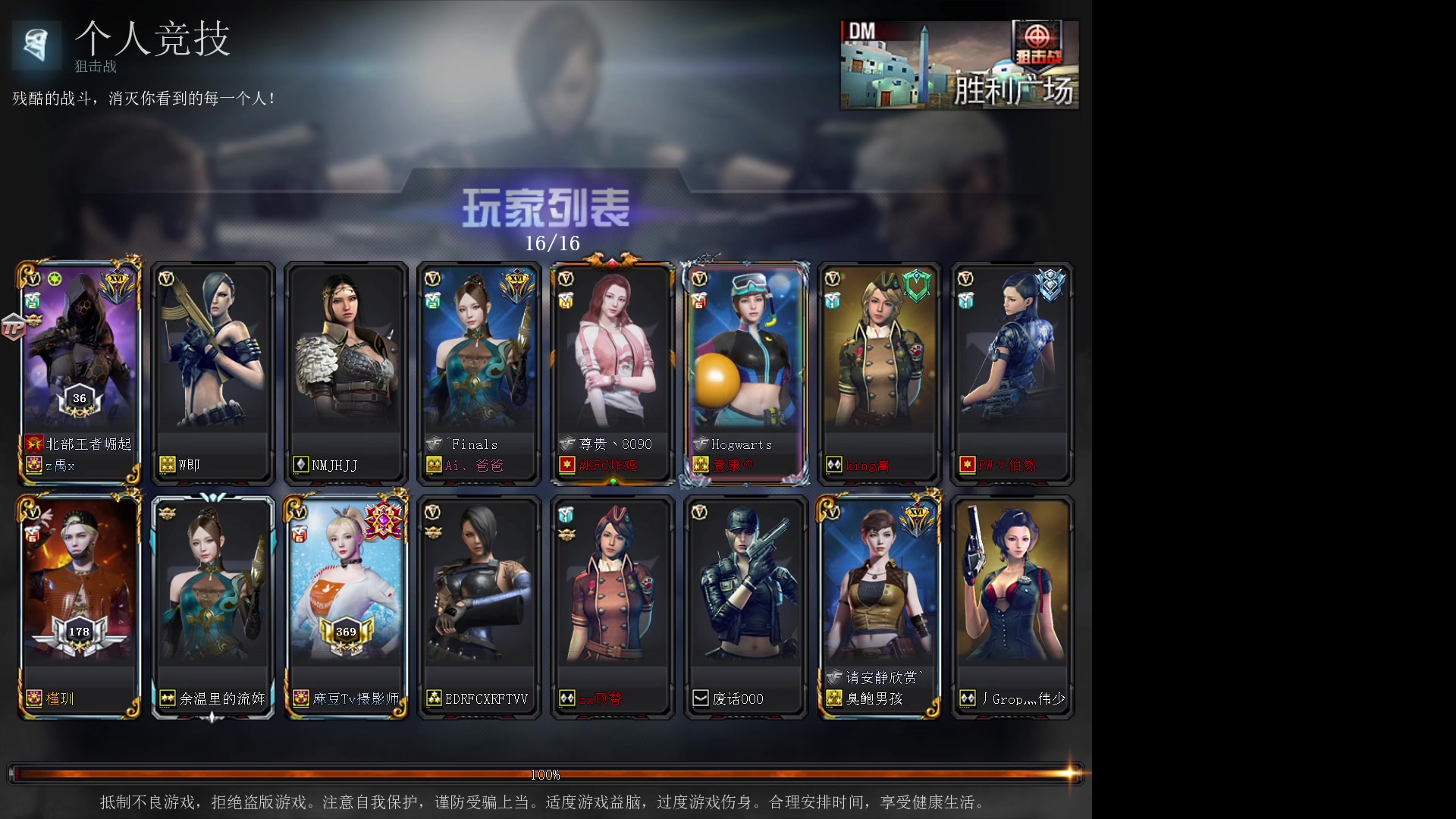Image resolution: width=1456 pixels, height=819 pixels.
Task: Click the sniper mode skull icon top left
Action: (36, 45)
